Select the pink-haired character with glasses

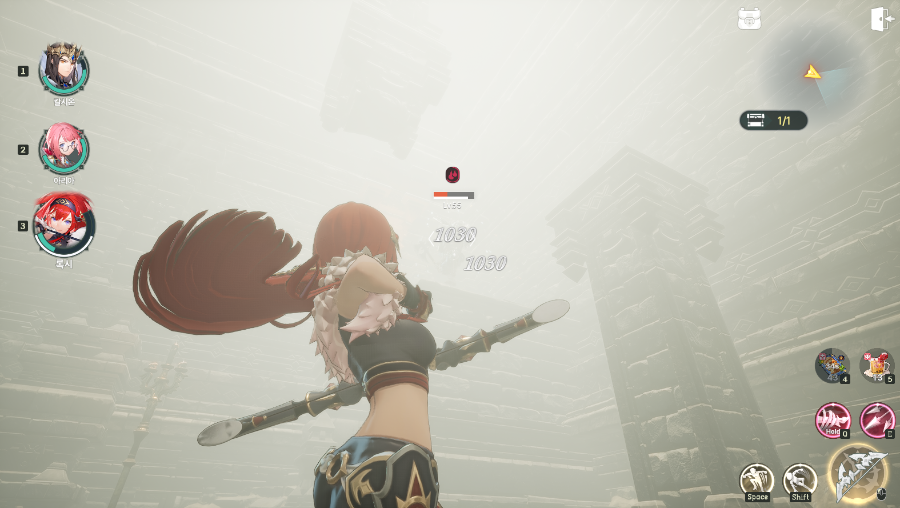(x=64, y=148)
